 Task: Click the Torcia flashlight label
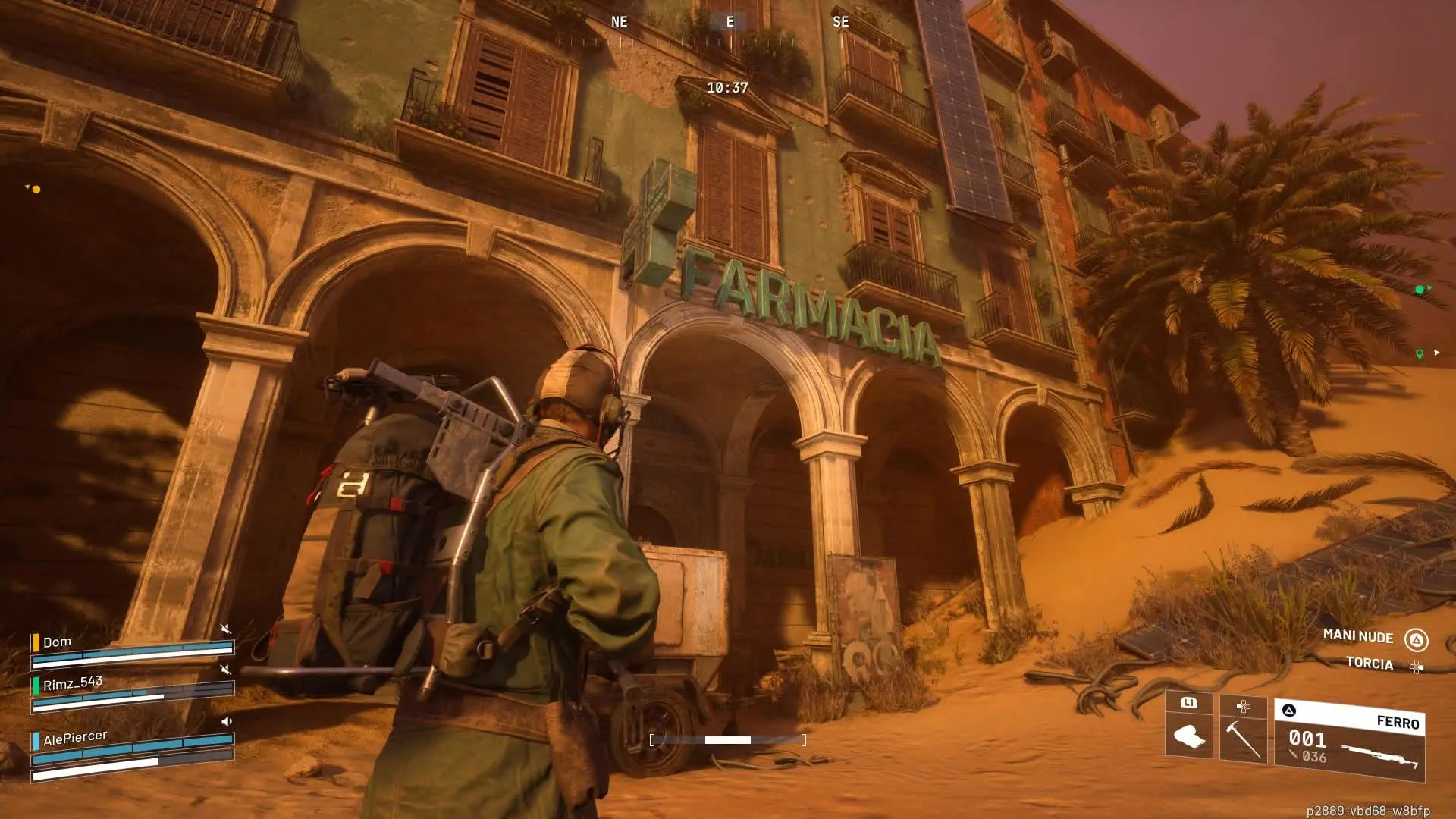click(x=1369, y=663)
